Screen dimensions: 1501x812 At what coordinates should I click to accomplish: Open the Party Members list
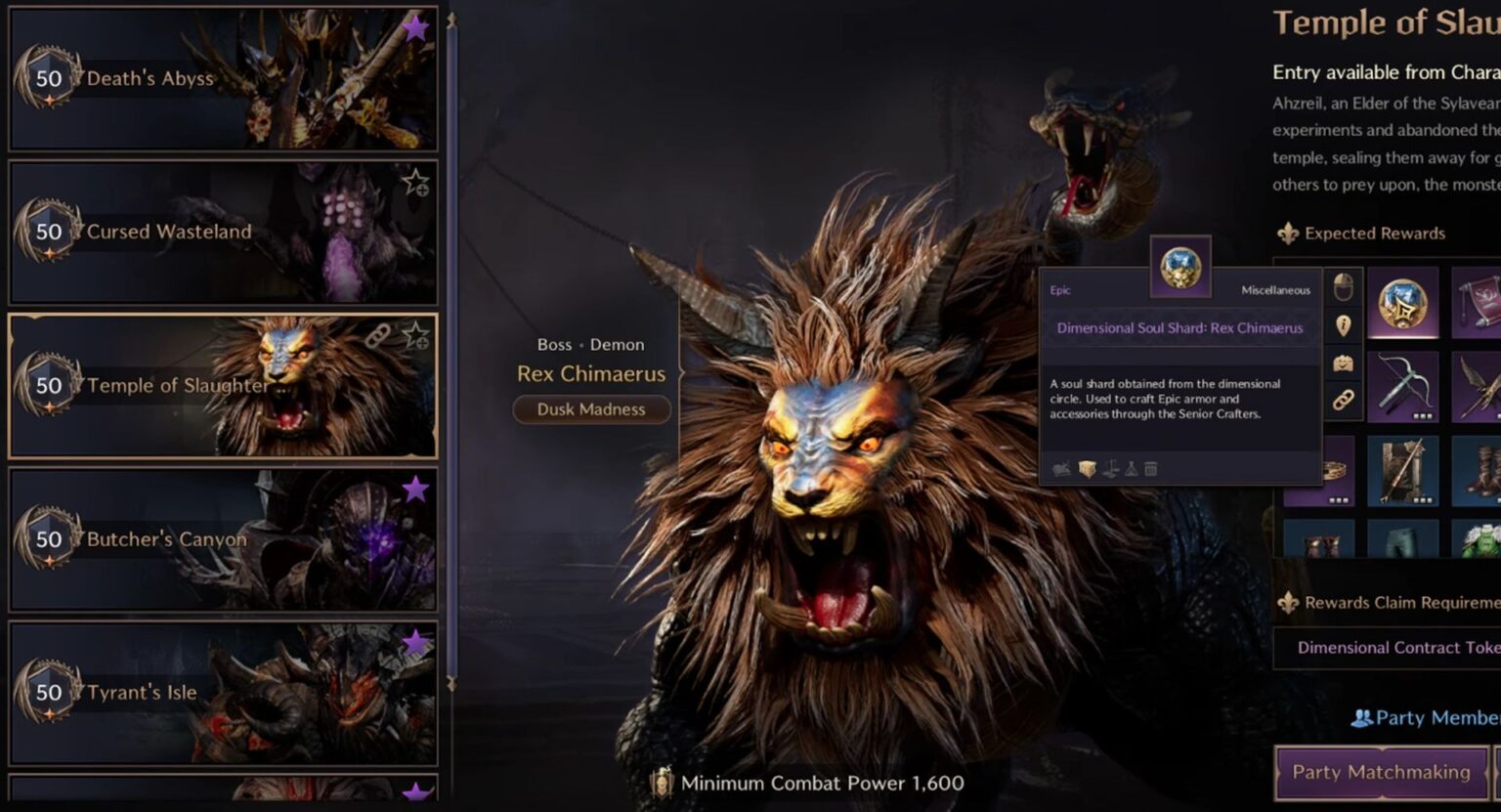coord(1427,718)
